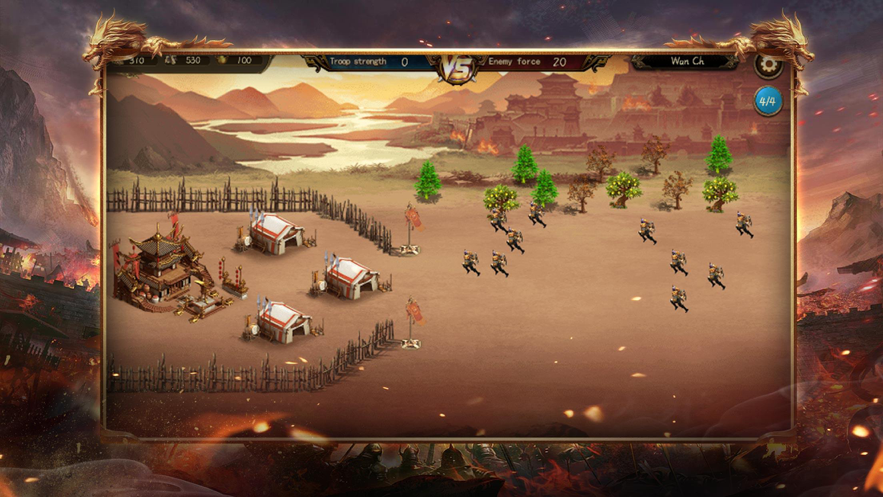The width and height of the screenshot is (883, 497).
Task: Open the gear settings menu
Action: pos(767,66)
